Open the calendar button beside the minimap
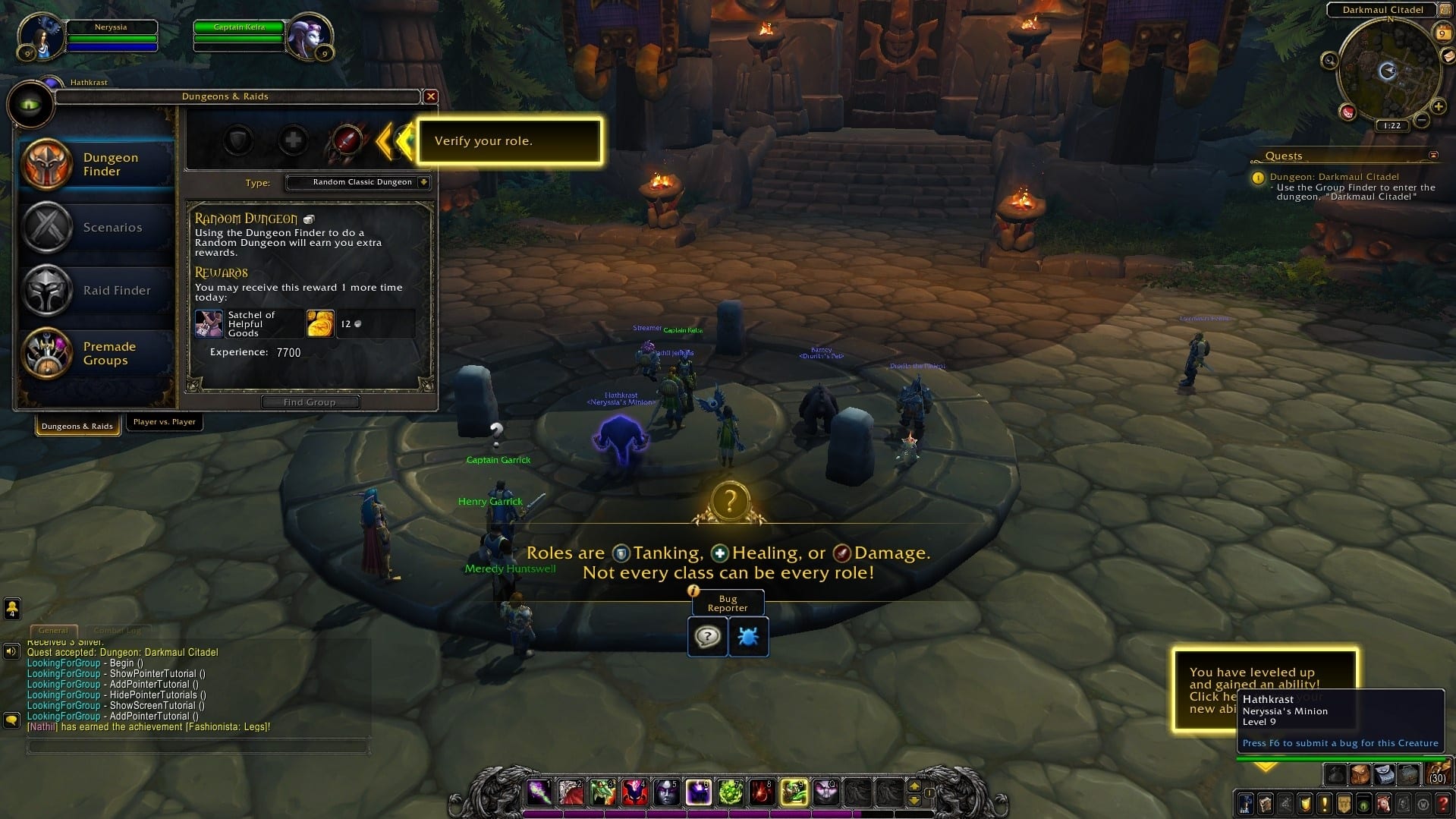Image resolution: width=1456 pixels, height=819 pixels. (1442, 33)
